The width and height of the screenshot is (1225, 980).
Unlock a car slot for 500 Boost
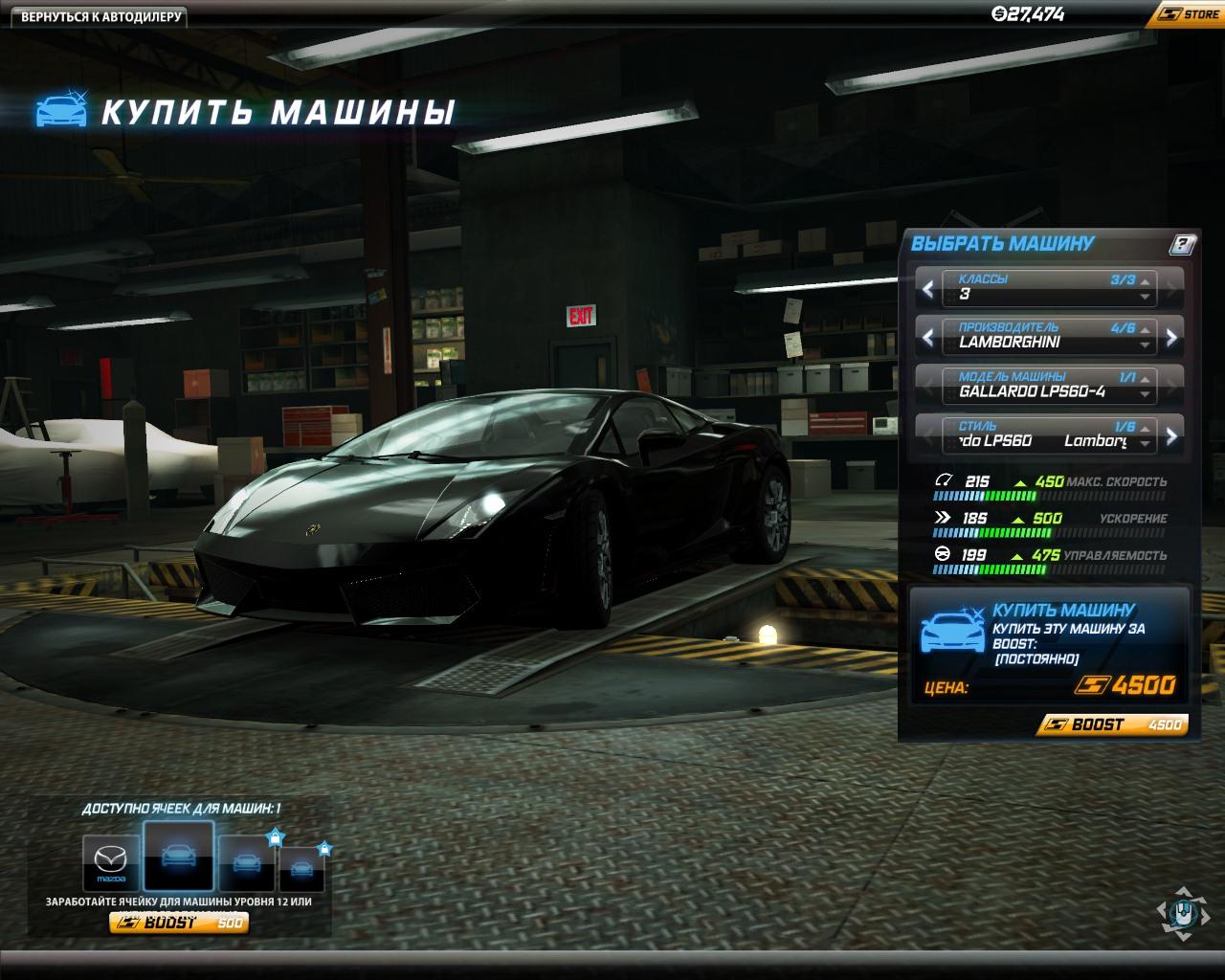[179, 923]
